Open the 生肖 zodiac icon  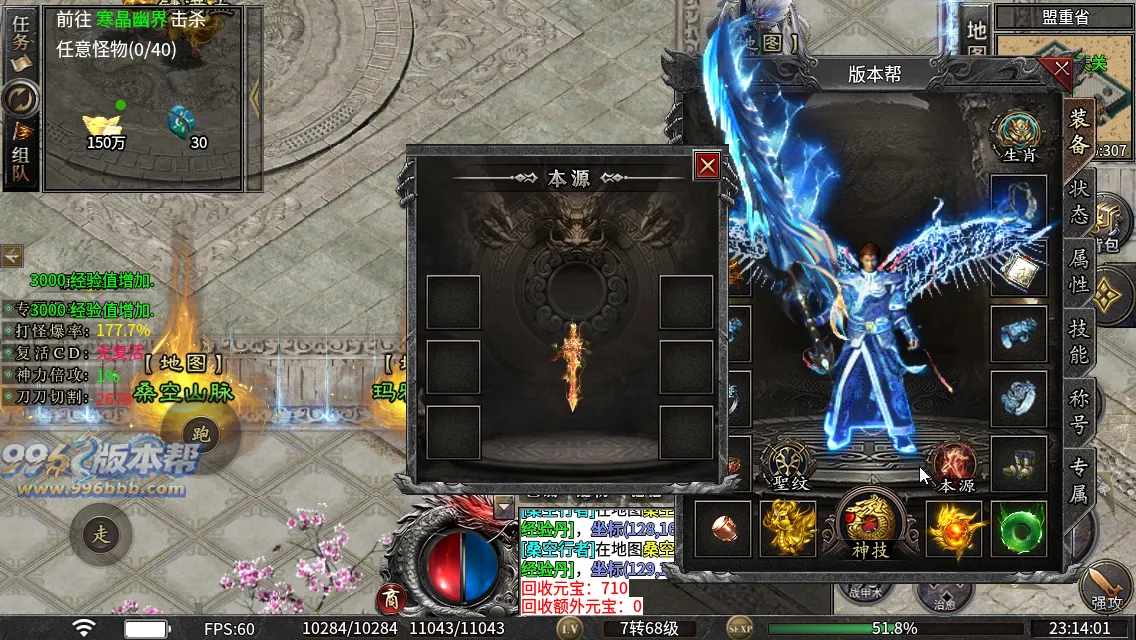click(1019, 135)
